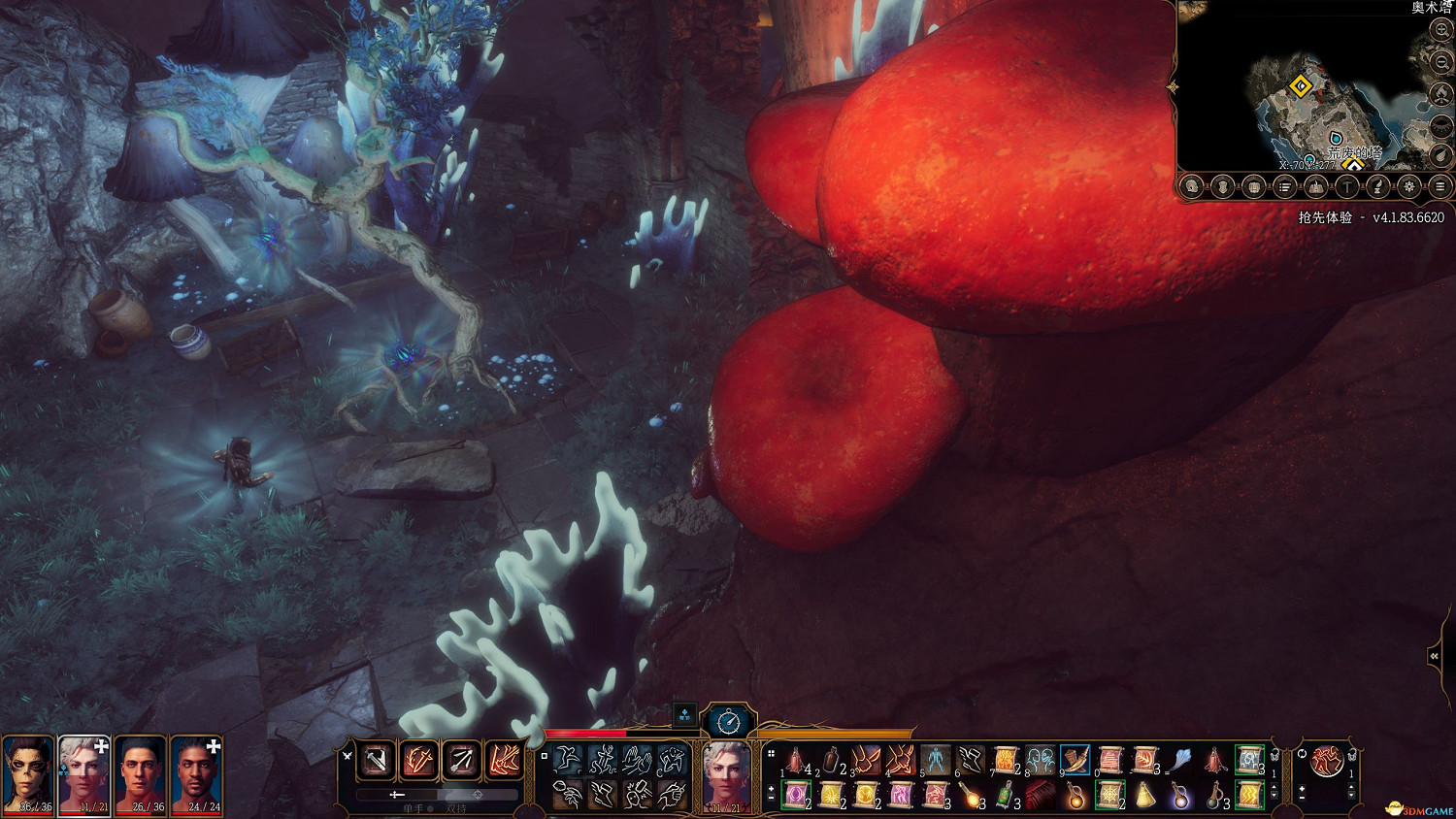Select the blue feather item slot
Viewport: 1456px width, 819px height.
coord(1179,760)
